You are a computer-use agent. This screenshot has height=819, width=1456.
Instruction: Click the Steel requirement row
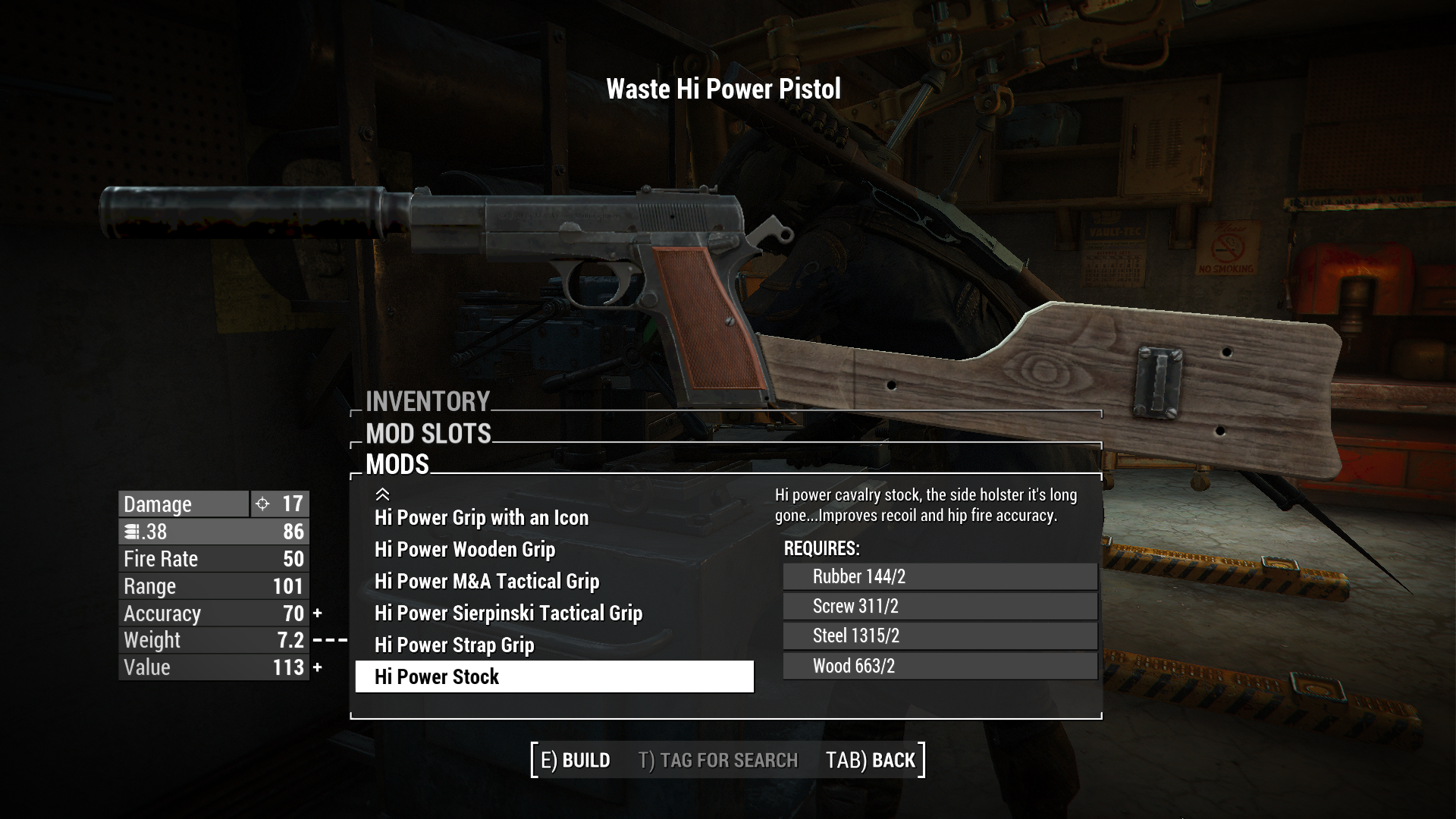pyautogui.click(x=940, y=635)
